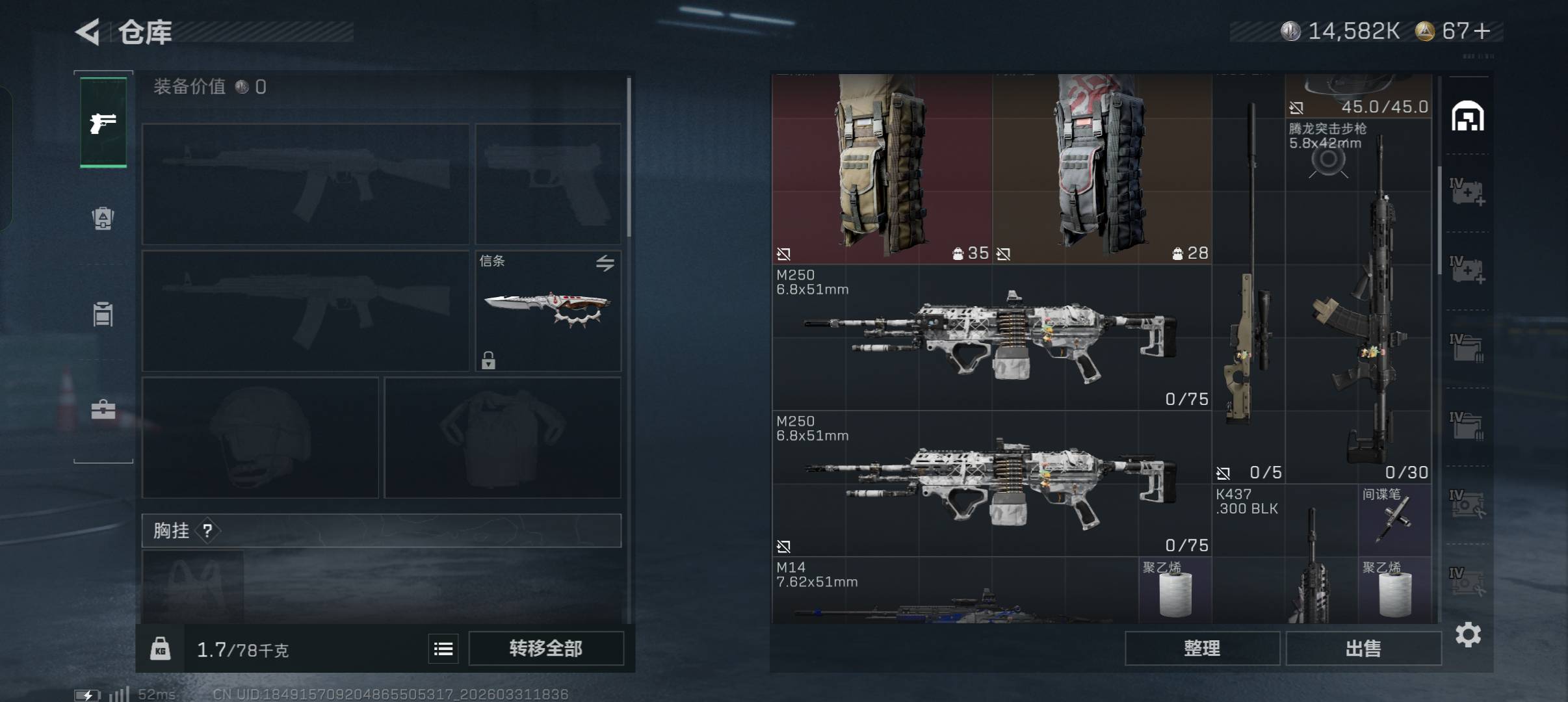The image size is (1568, 702).
Task: Select the capacity 28 chest rig item
Action: (1101, 169)
